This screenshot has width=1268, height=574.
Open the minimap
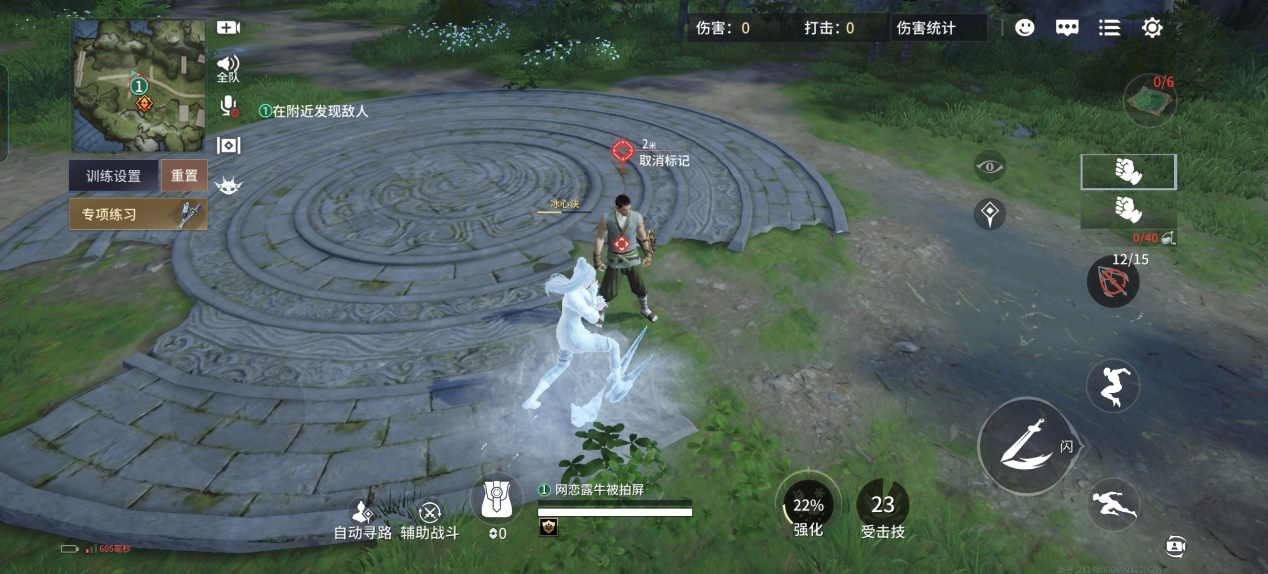click(138, 86)
